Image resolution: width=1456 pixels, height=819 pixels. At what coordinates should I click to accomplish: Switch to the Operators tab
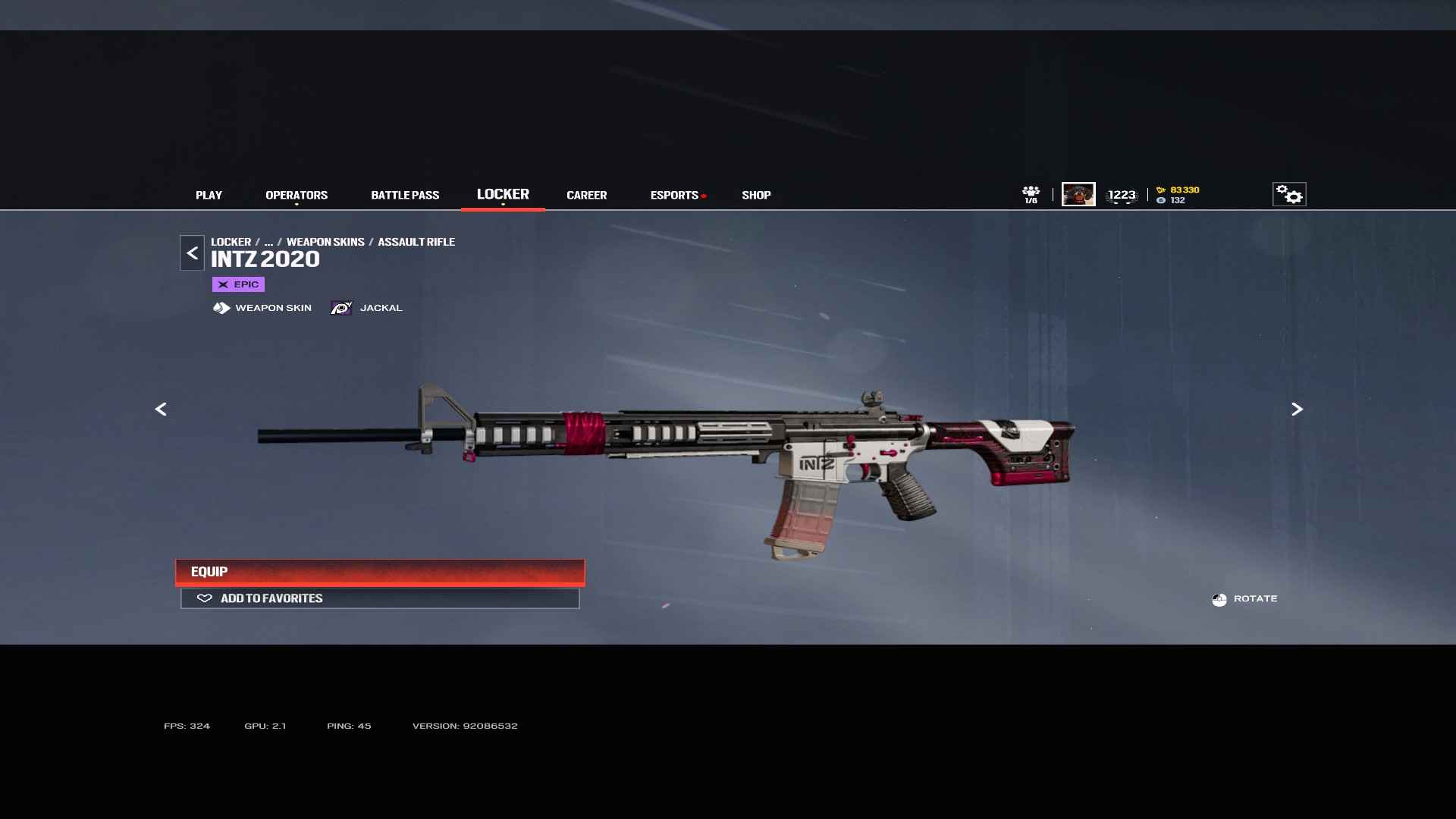tap(297, 195)
